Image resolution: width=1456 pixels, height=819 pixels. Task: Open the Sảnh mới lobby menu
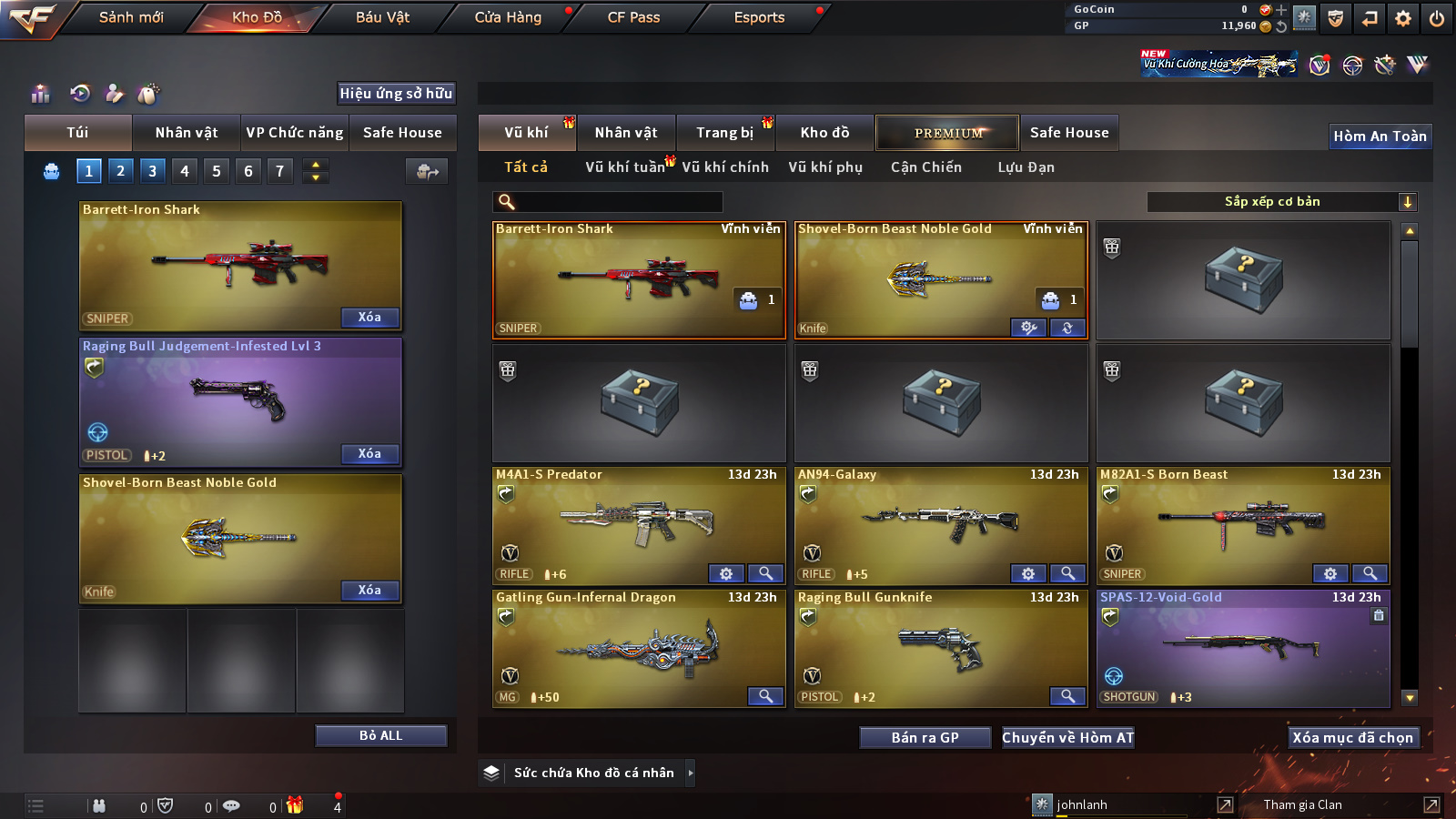click(131, 17)
